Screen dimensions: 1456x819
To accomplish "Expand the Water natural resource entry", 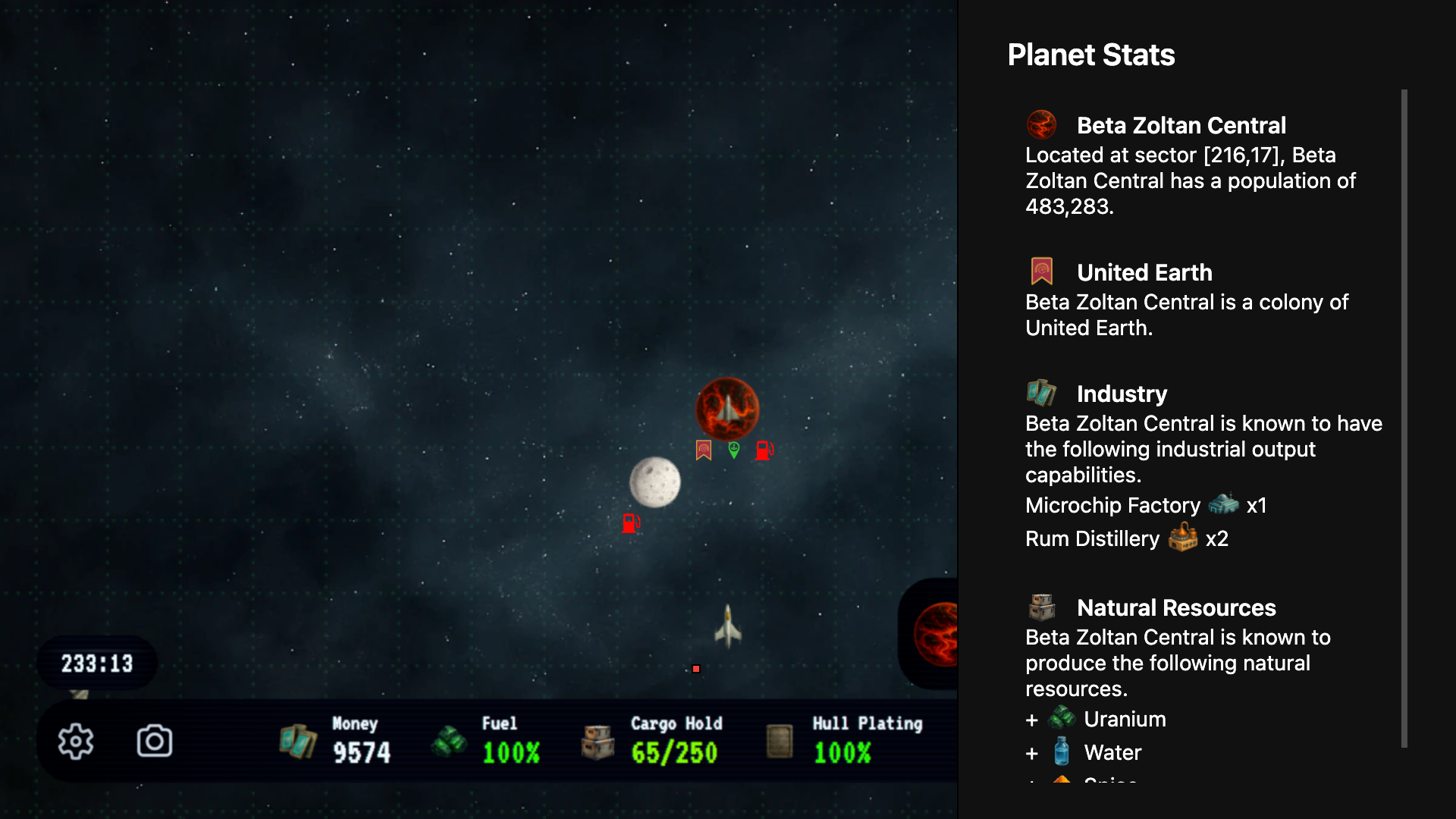I will coord(1031,753).
